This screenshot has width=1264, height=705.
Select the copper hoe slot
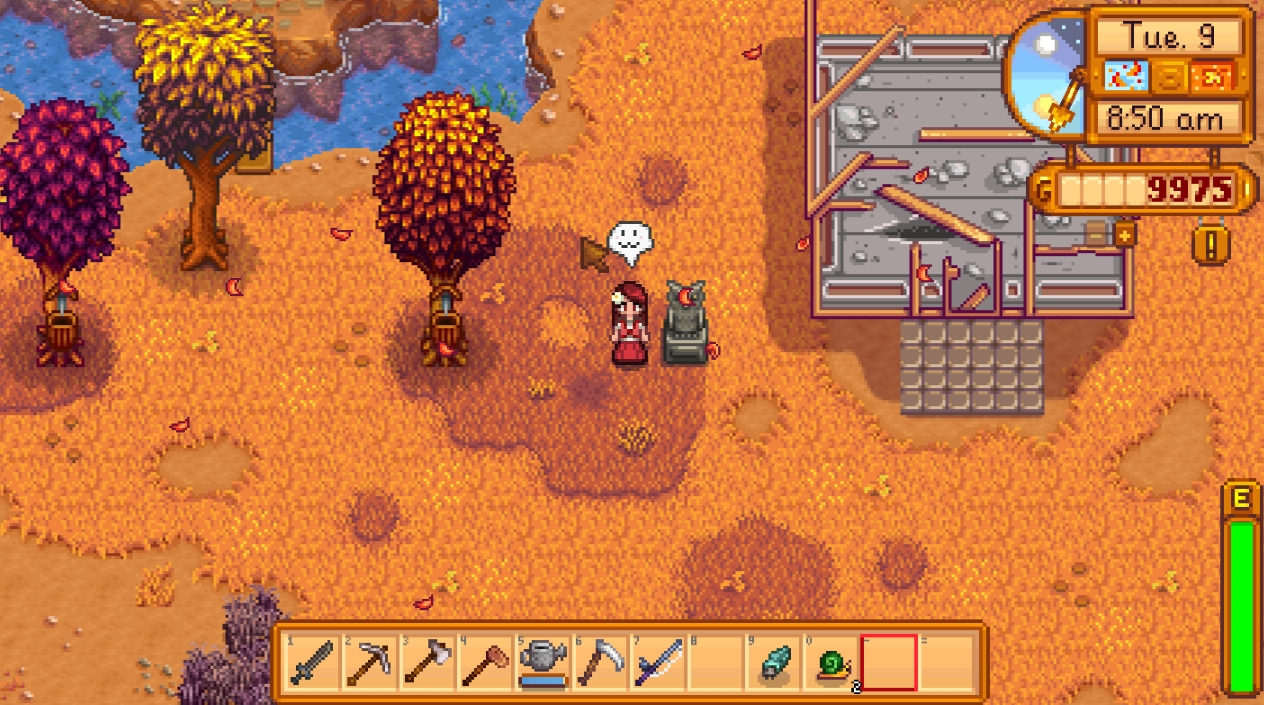[484, 662]
